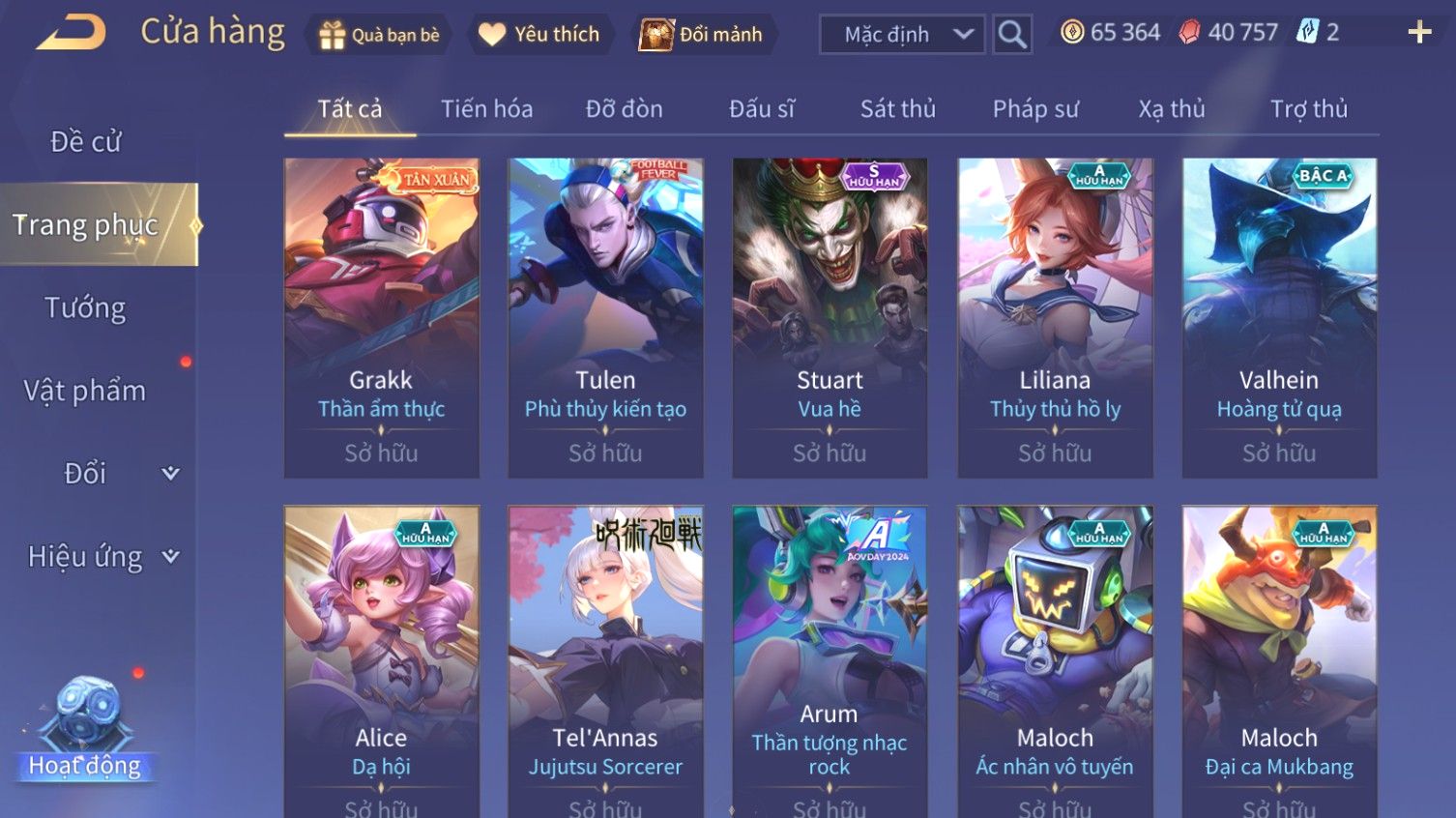
Task: Go back using the return arrow
Action: pyautogui.click(x=71, y=33)
